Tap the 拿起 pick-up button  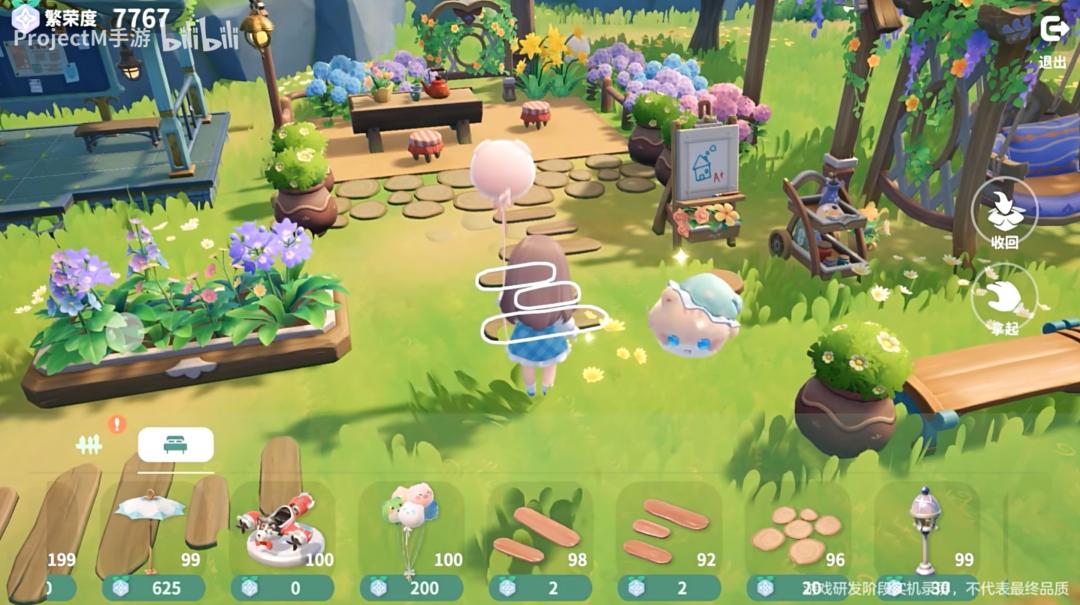1004,298
